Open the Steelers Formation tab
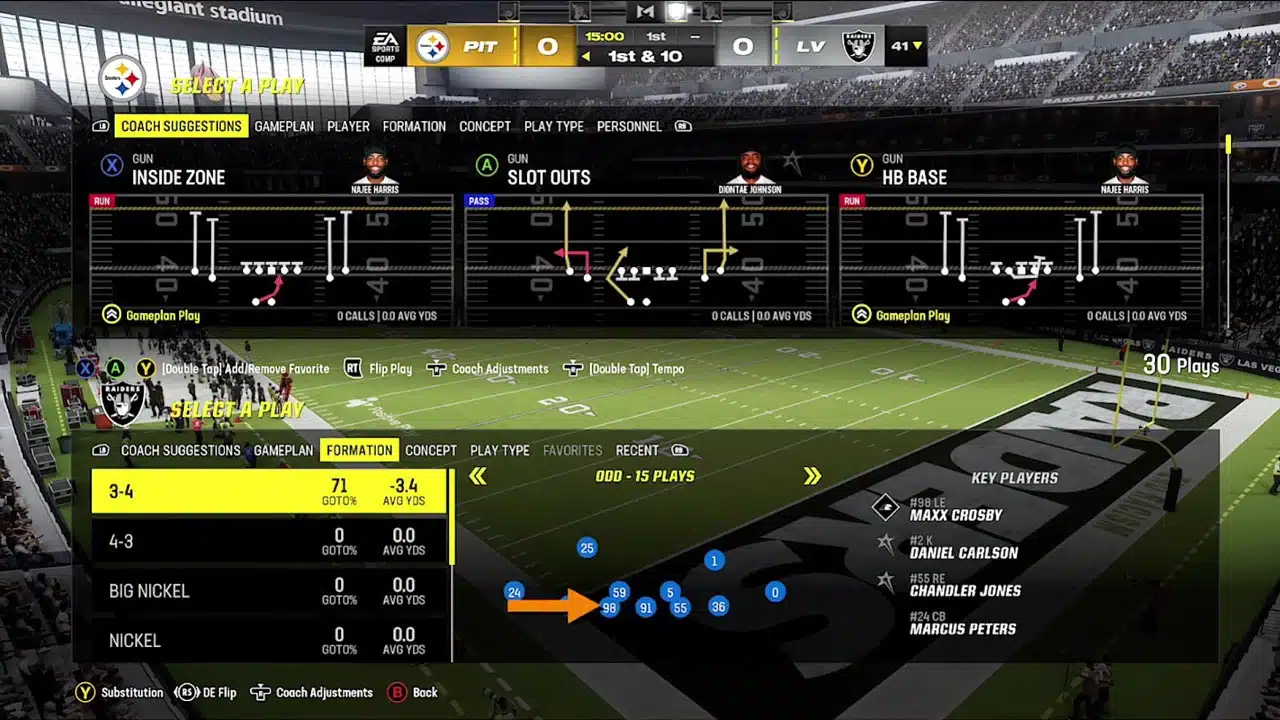Screen dimensions: 1280x720 click(x=414, y=127)
